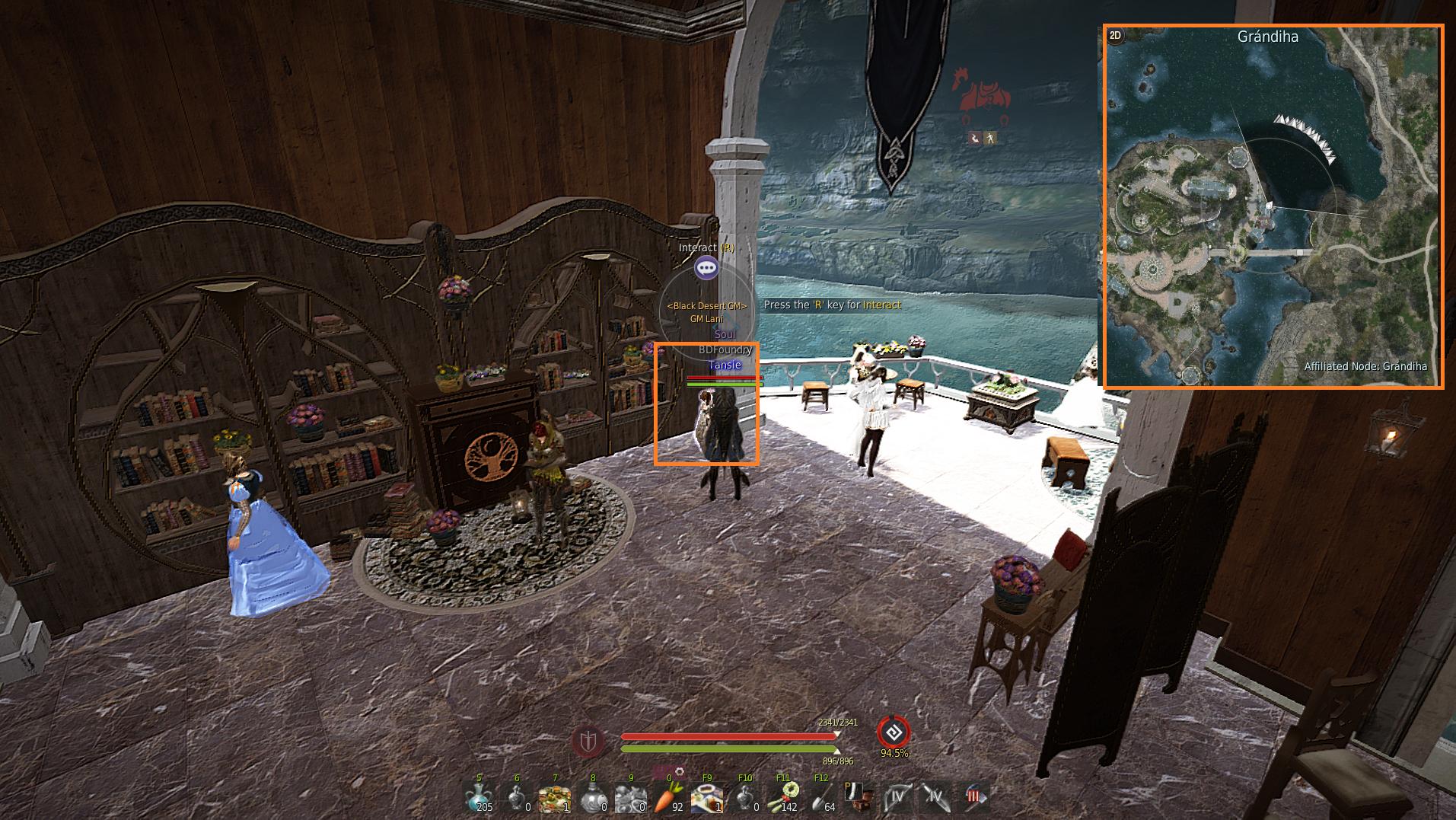Screen dimensions: 1456x820
Task: Select the shovel with 64 count
Action: [821, 797]
